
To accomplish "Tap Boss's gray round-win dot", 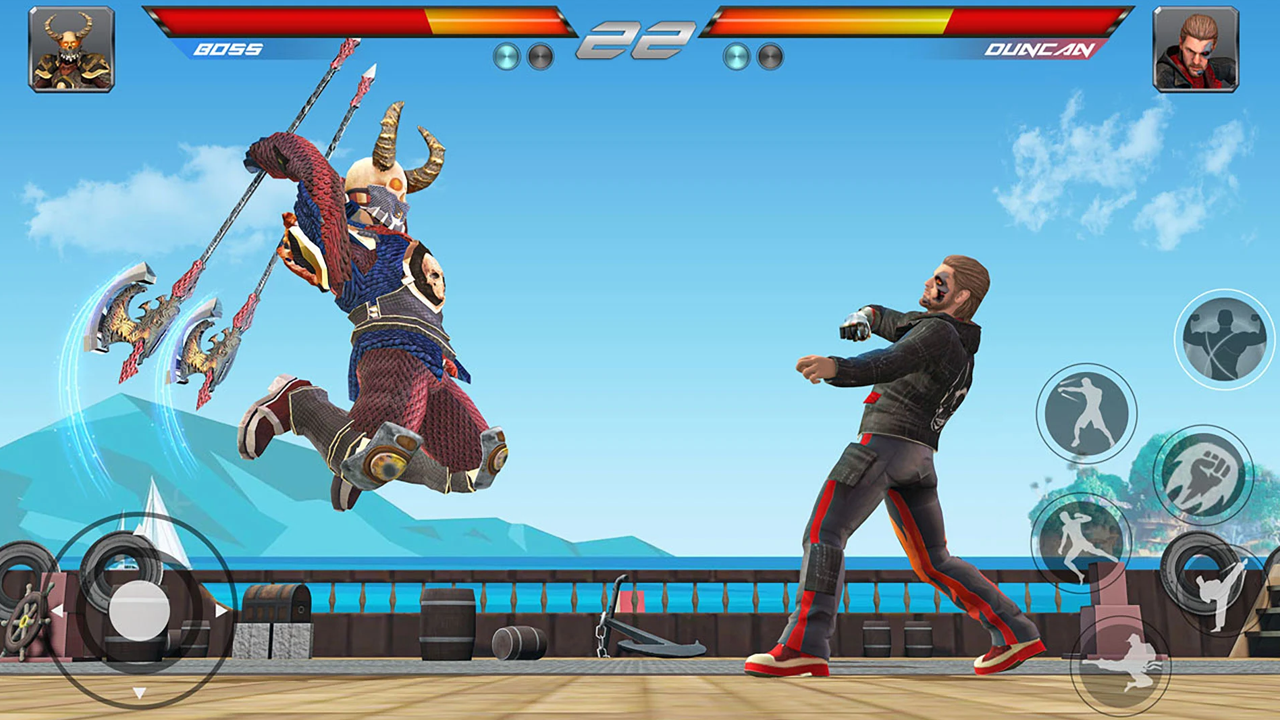I will pos(540,57).
